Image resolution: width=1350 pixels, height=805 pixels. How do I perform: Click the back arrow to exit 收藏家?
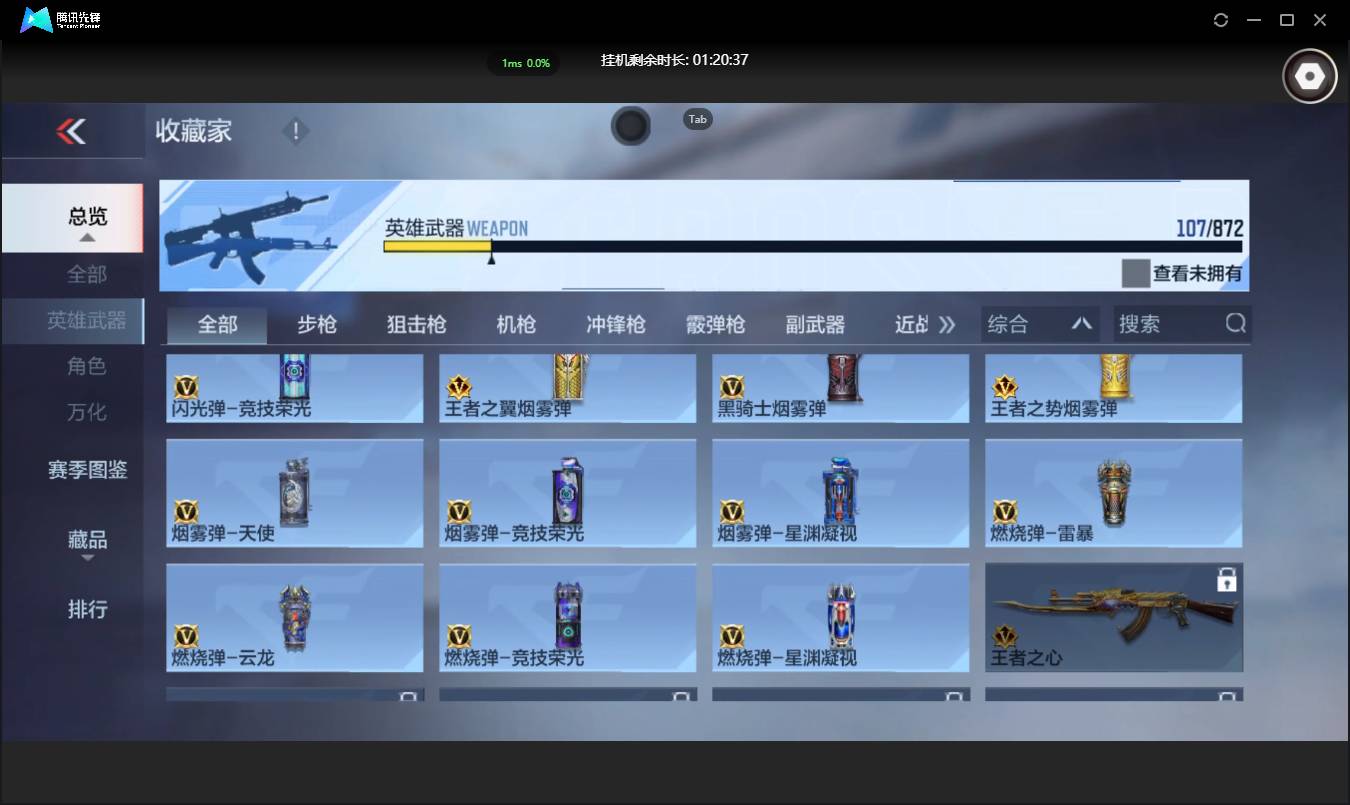point(71,131)
